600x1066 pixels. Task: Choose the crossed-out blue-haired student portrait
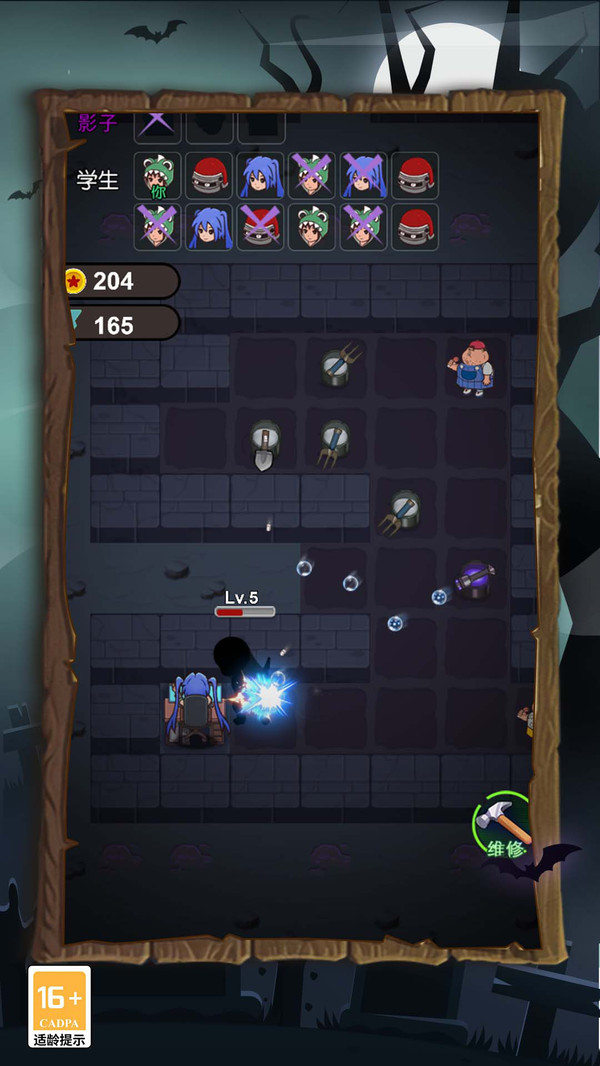tap(363, 177)
